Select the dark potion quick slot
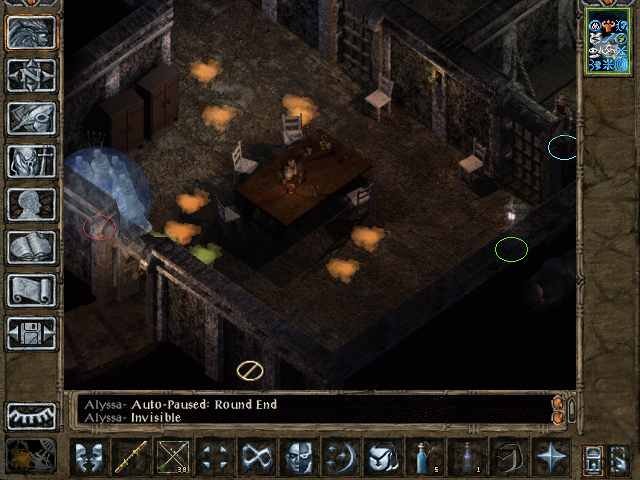The height and width of the screenshot is (480, 640). click(466, 457)
